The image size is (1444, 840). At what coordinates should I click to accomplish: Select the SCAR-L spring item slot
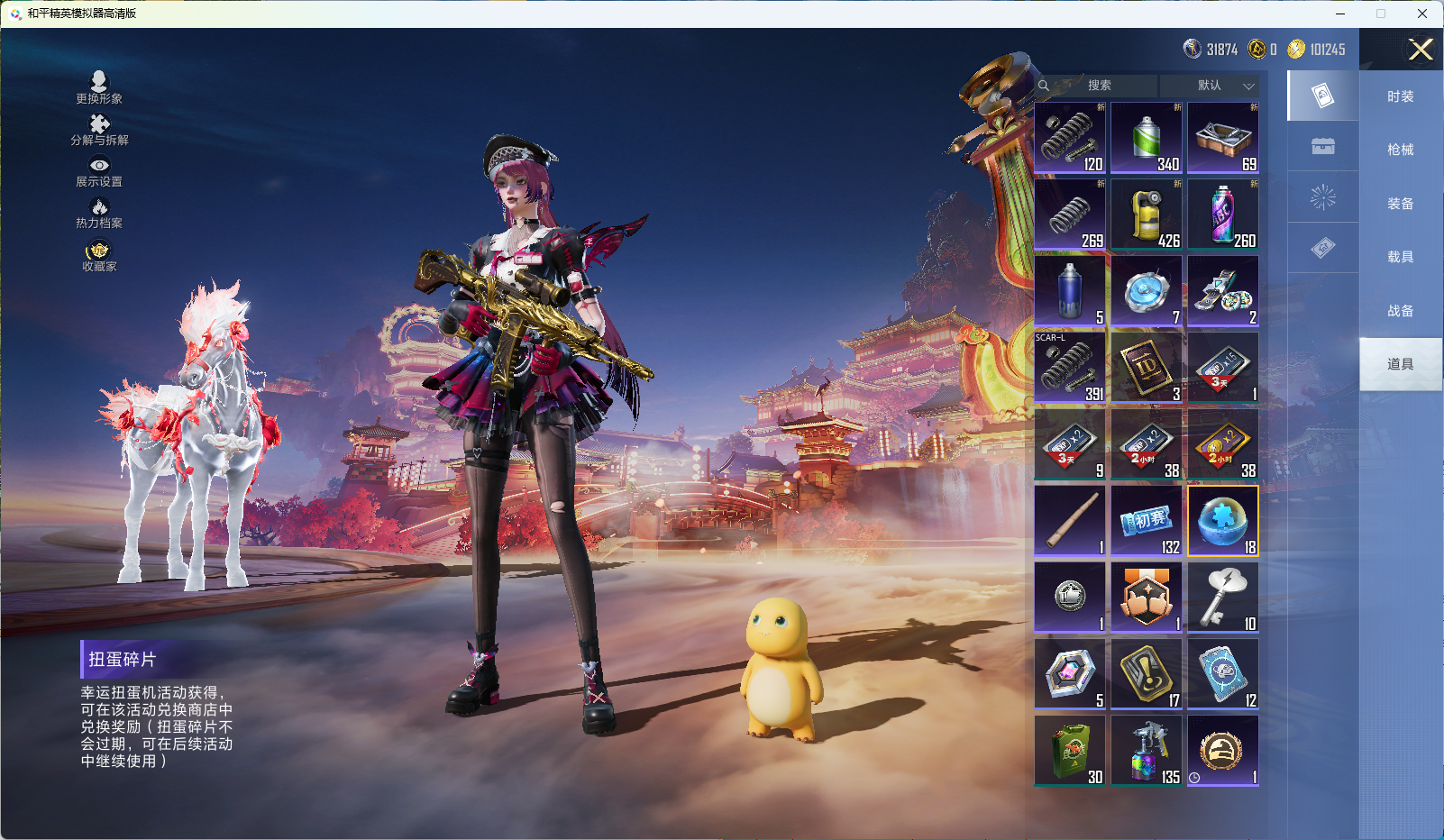[1070, 367]
